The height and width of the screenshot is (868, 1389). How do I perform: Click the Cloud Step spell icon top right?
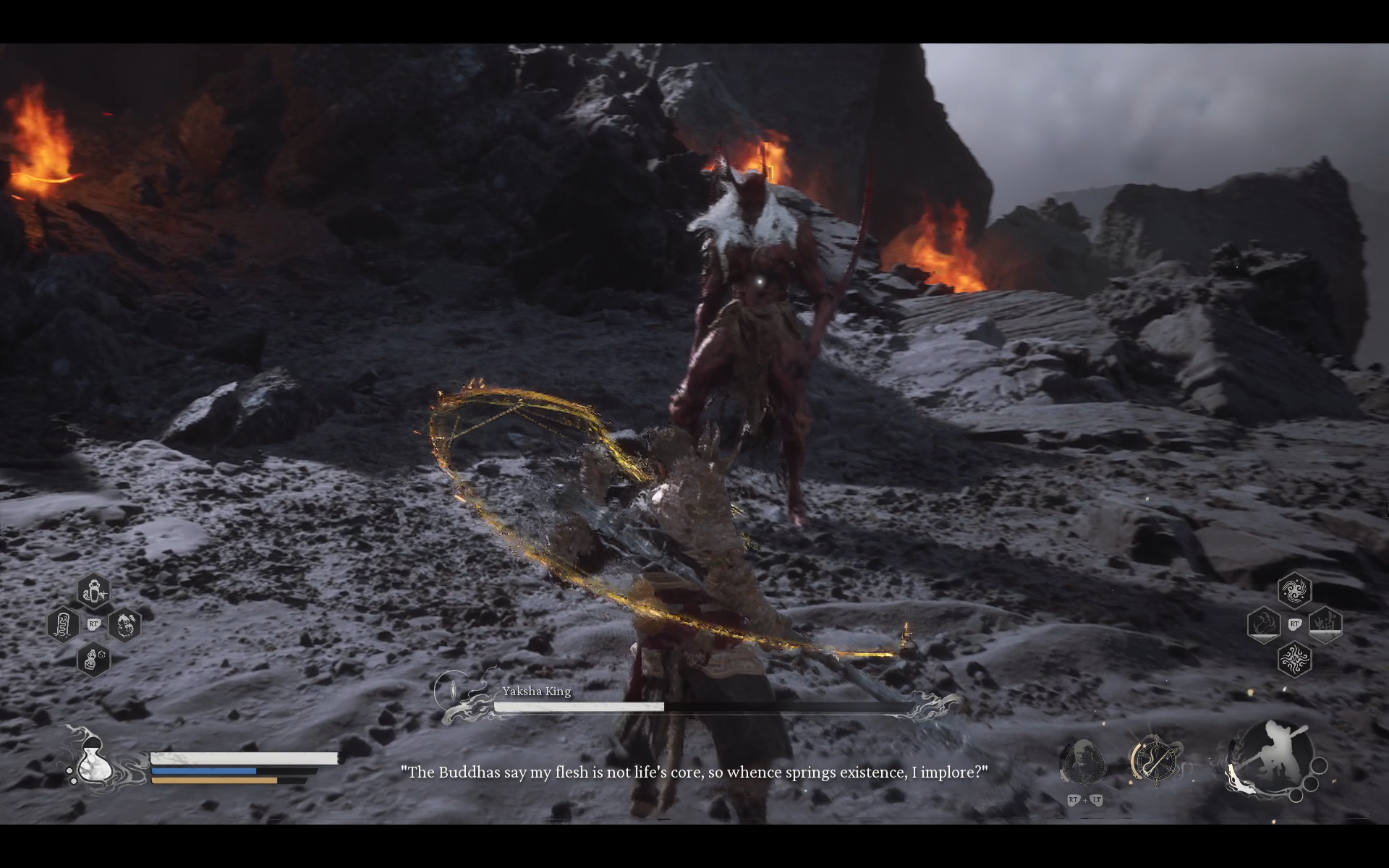coord(1295,591)
